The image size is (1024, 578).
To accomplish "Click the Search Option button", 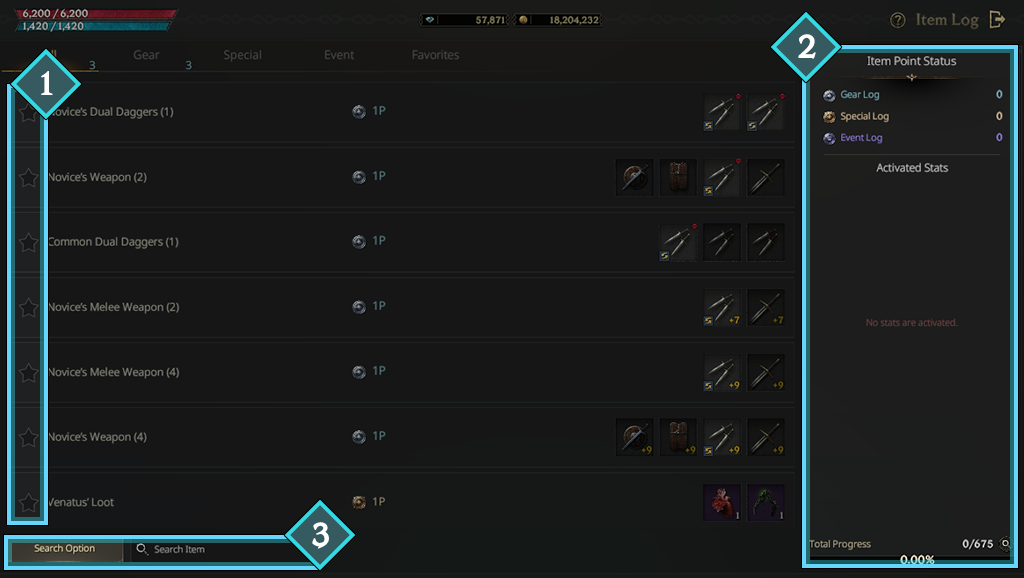I will [x=65, y=549].
